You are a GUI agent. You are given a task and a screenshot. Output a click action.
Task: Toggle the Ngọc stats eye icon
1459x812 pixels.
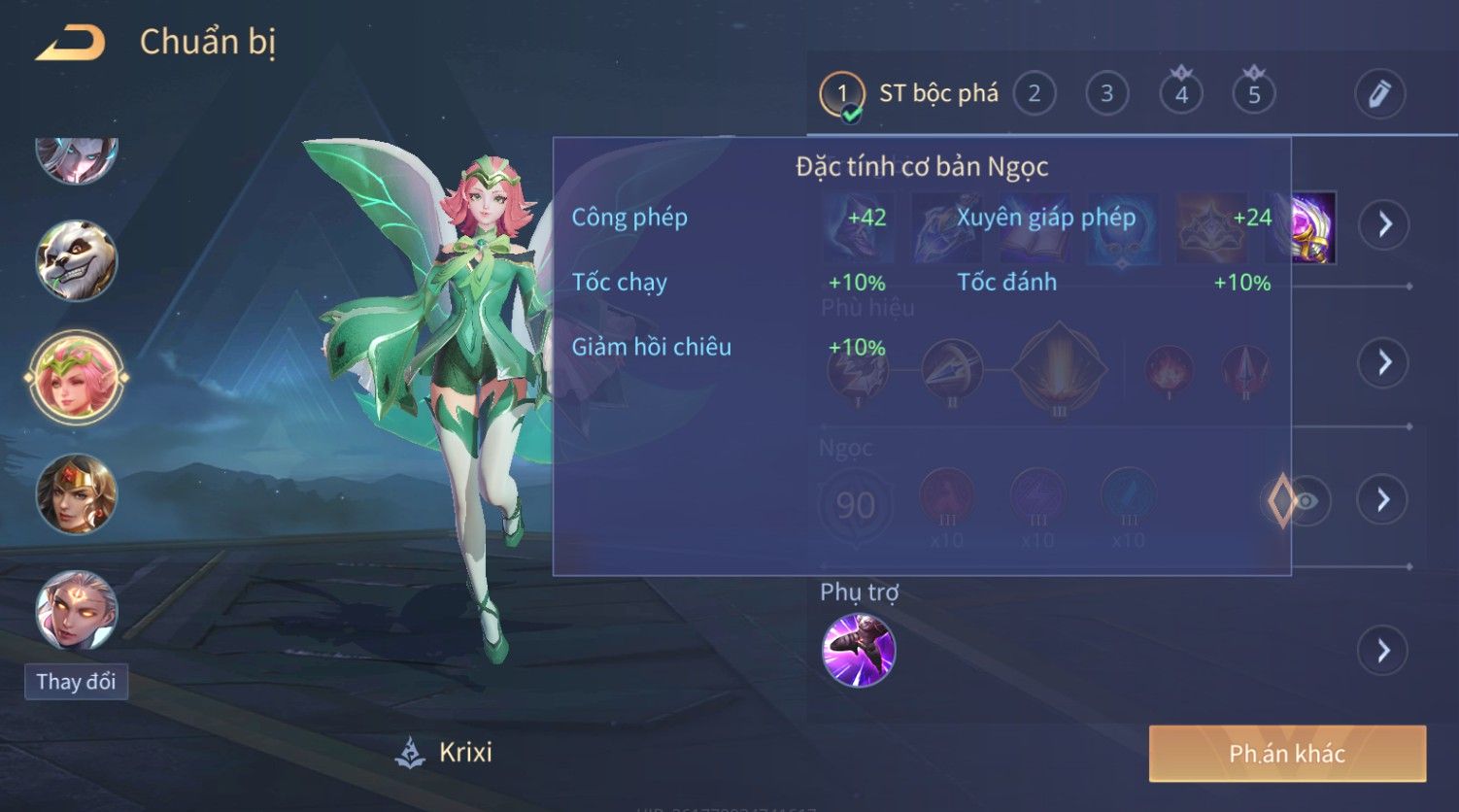(1306, 501)
